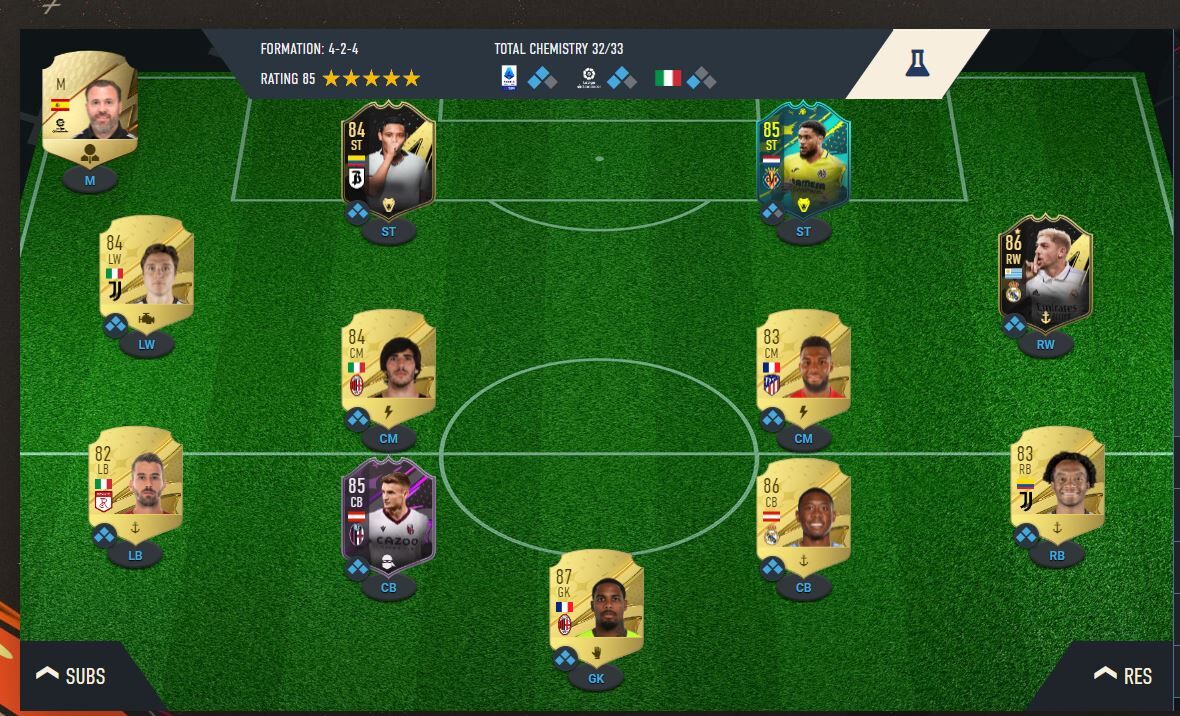Click the LW position label
The width and height of the screenshot is (1180, 716).
[x=147, y=344]
